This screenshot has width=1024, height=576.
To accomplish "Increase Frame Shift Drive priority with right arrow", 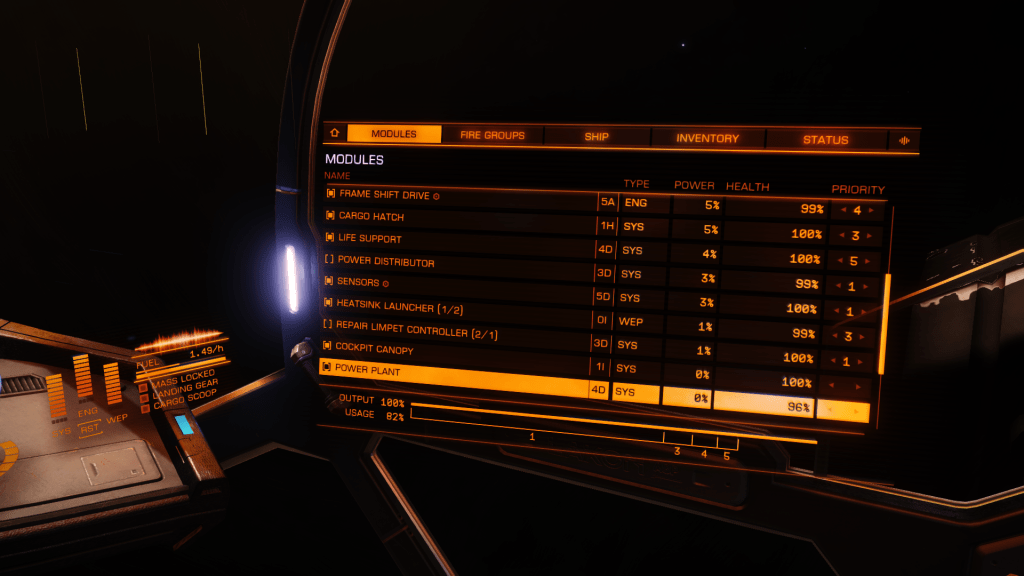I will [872, 211].
